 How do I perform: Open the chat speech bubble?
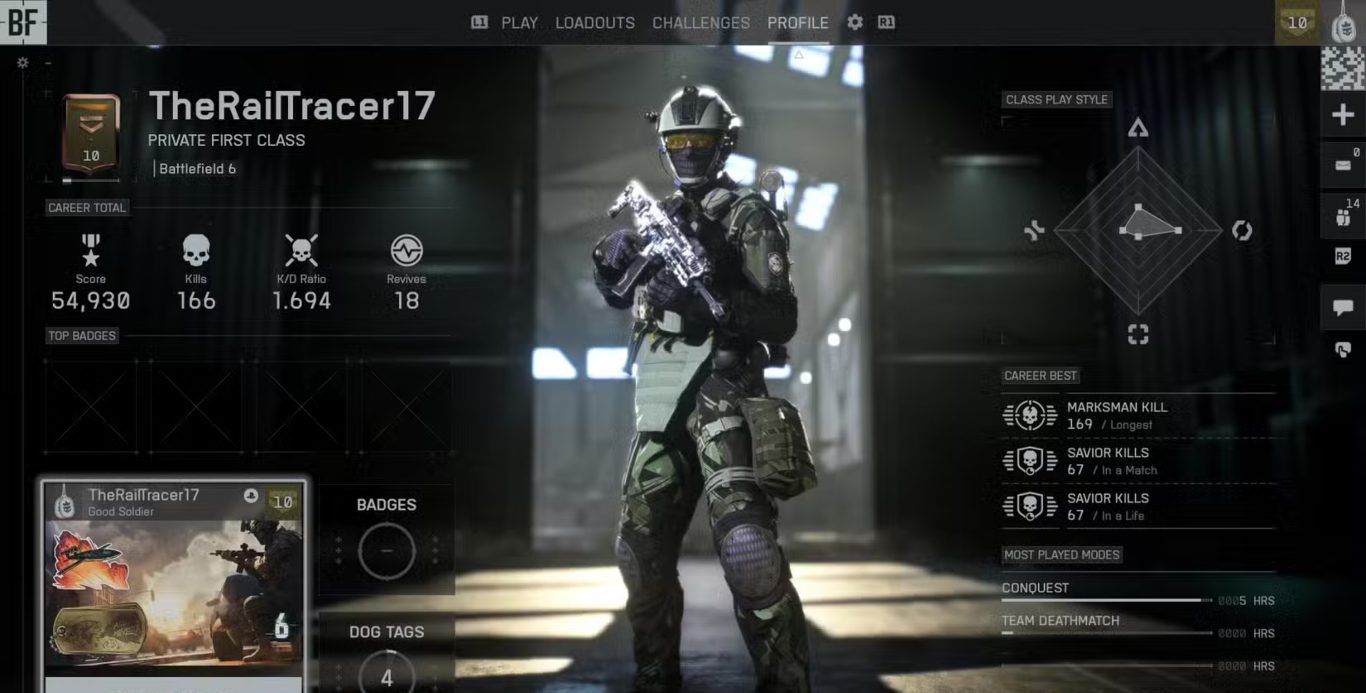[1343, 308]
